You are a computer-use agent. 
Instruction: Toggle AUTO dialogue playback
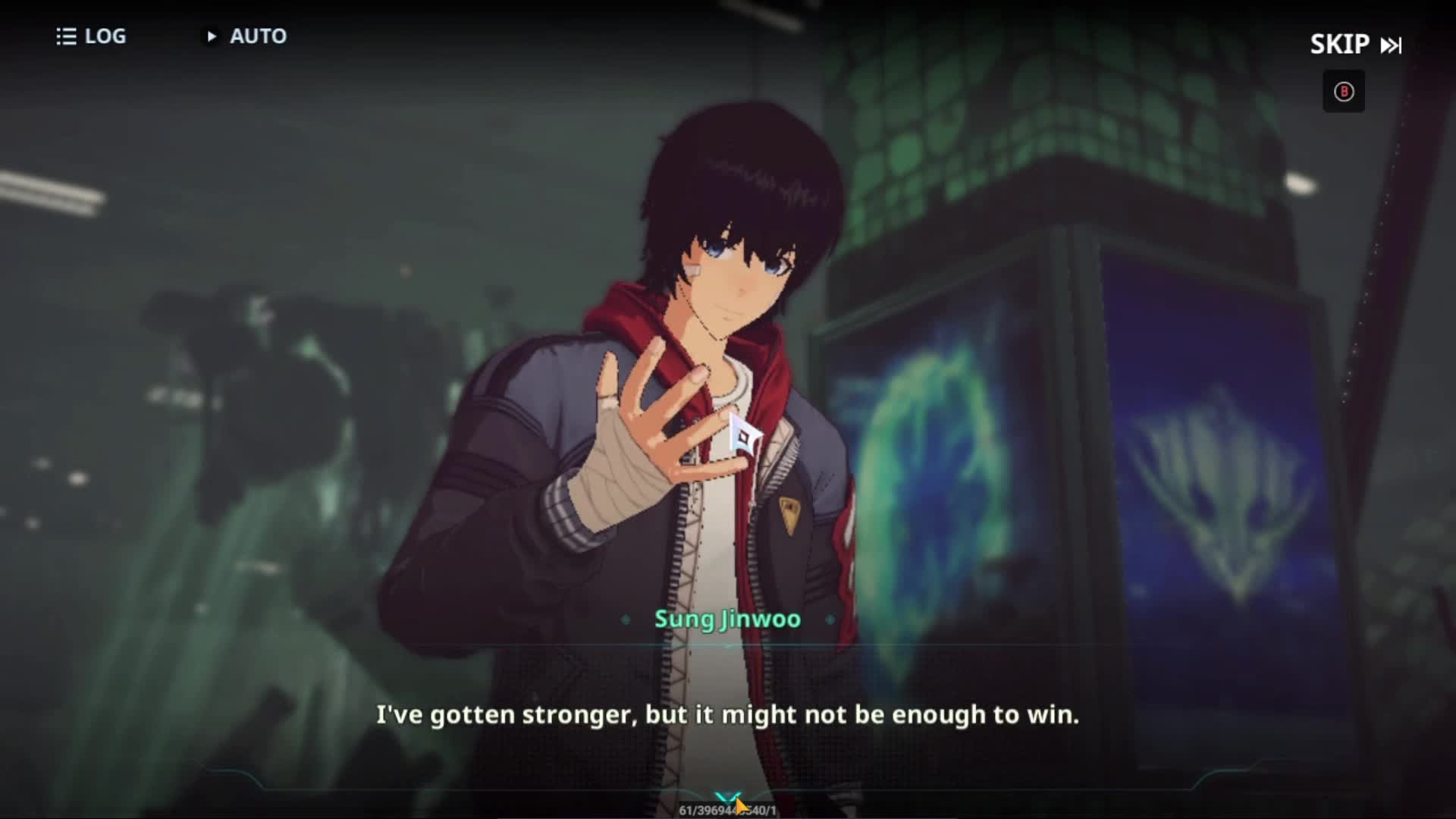click(x=244, y=36)
